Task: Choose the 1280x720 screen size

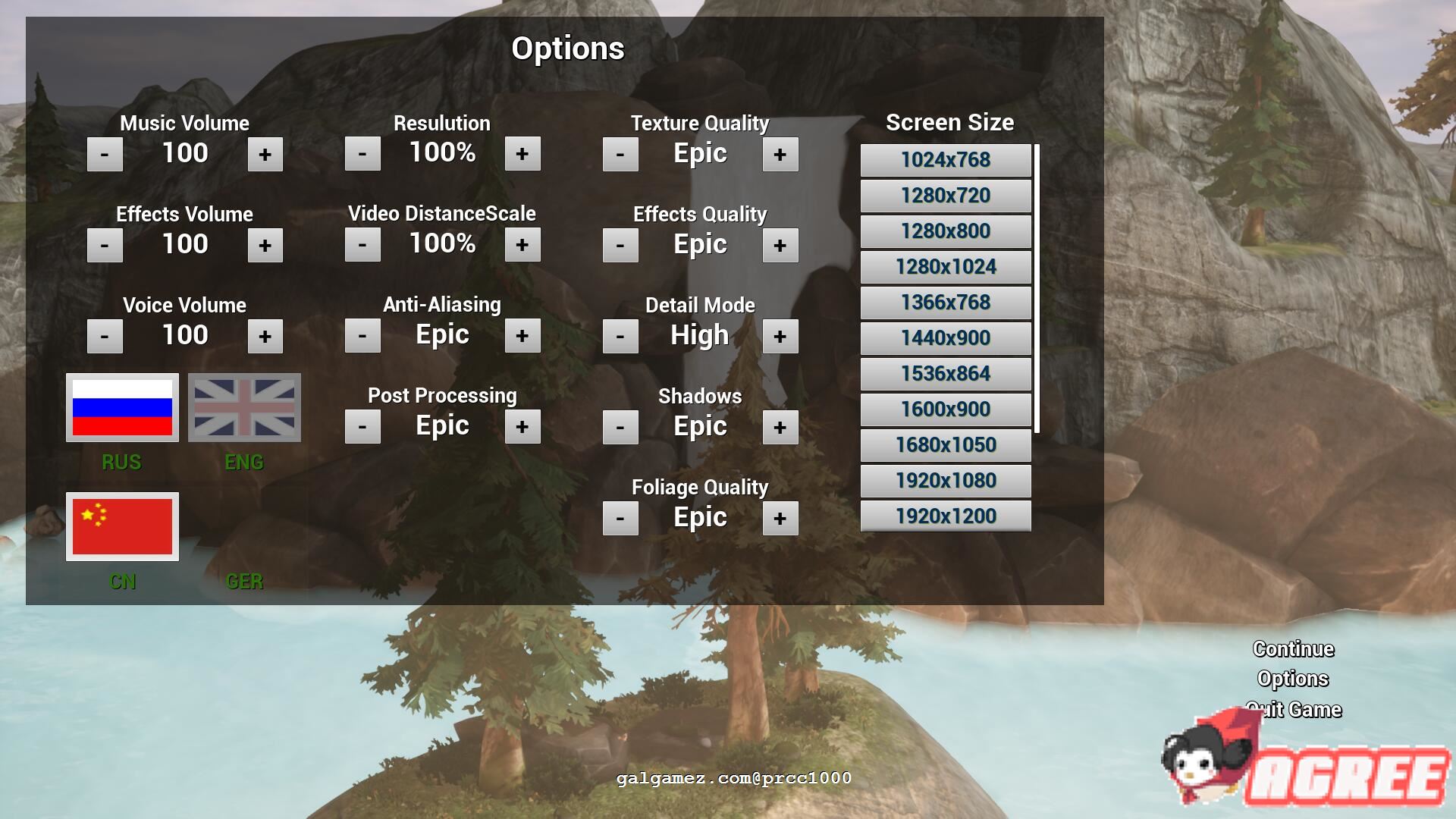Action: (x=946, y=196)
